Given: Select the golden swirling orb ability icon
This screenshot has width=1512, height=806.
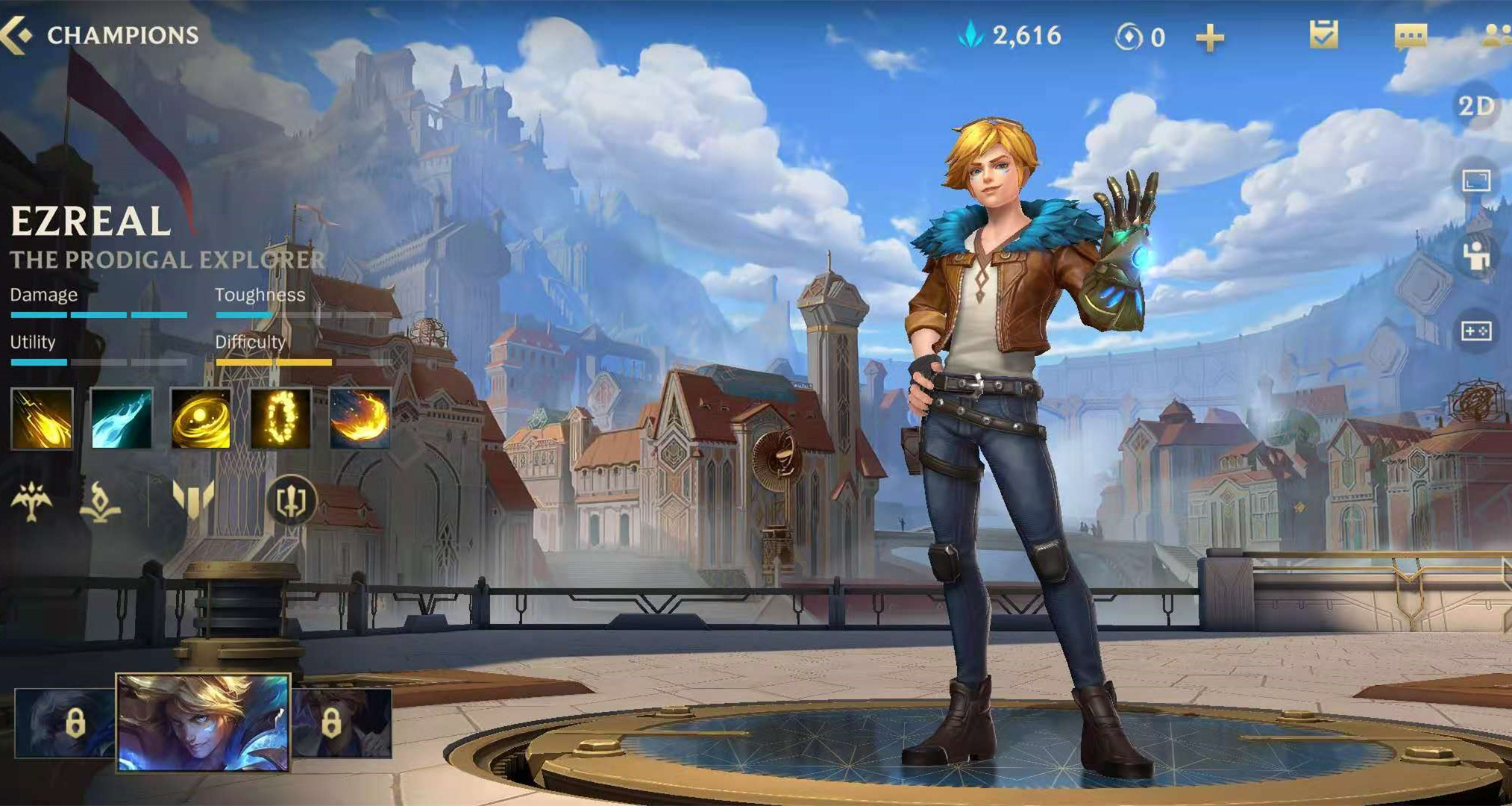Looking at the screenshot, I should click(x=201, y=419).
